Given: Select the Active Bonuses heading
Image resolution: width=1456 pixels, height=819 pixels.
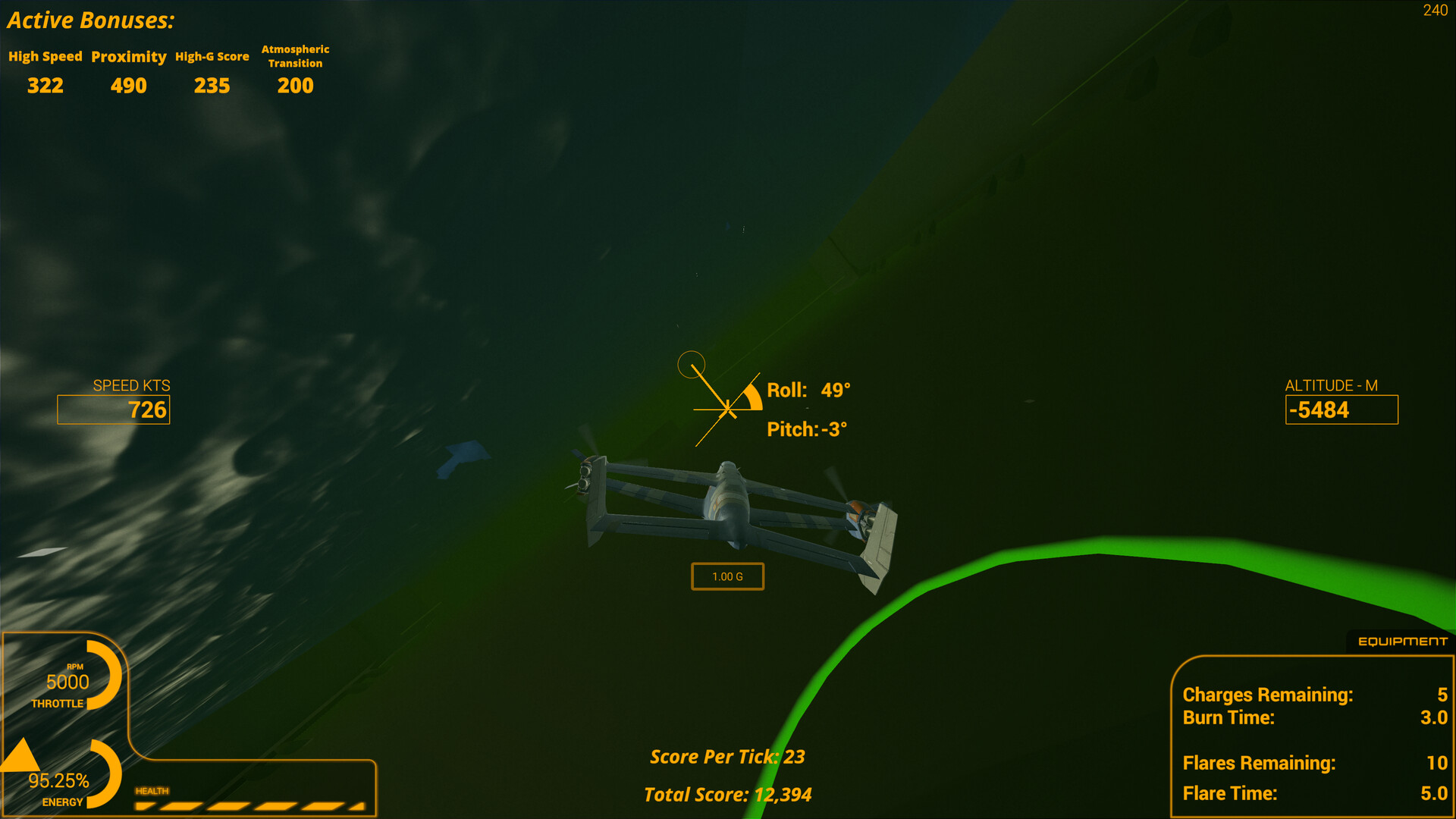Looking at the screenshot, I should click(90, 20).
